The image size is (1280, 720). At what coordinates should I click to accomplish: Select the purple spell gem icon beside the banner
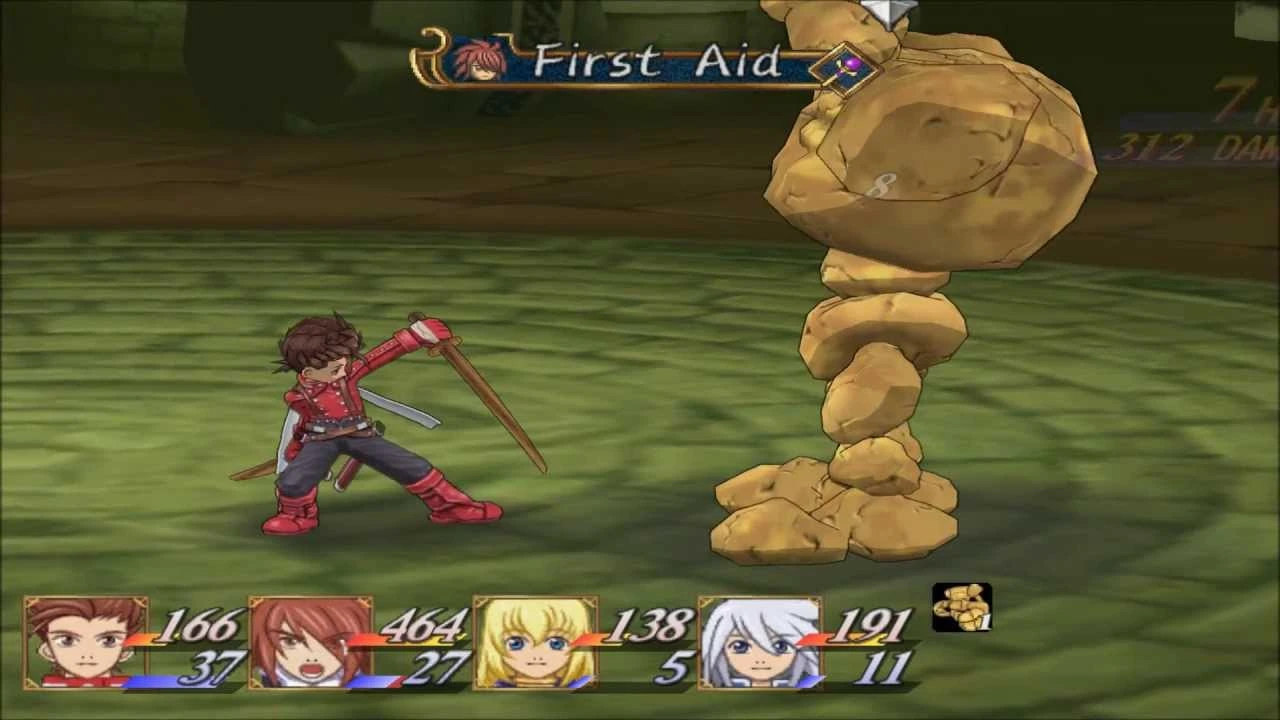848,68
